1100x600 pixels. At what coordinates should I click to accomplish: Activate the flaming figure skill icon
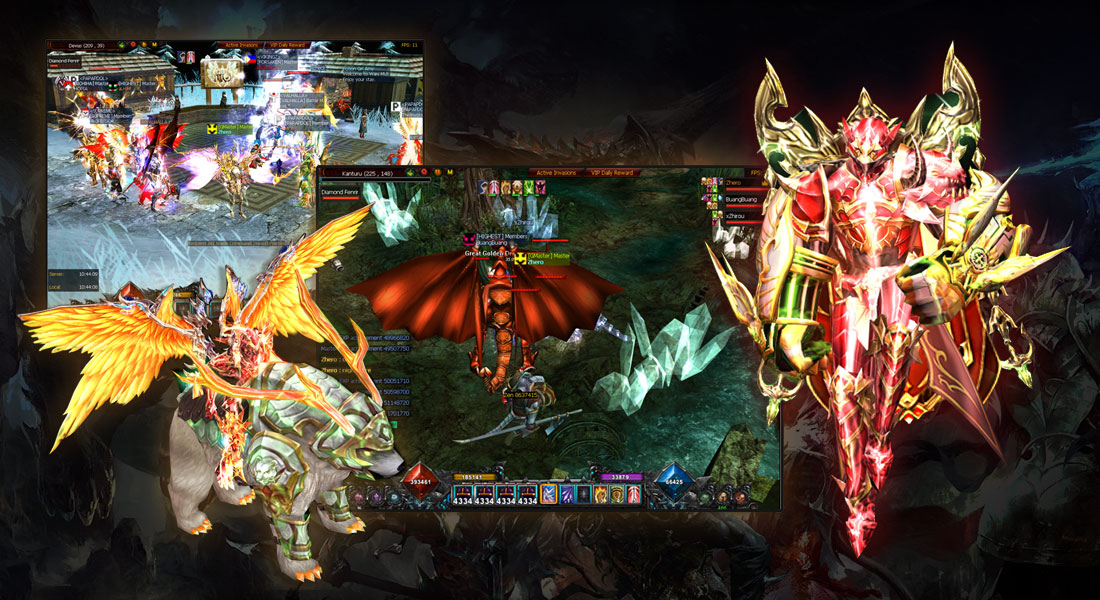click(600, 493)
